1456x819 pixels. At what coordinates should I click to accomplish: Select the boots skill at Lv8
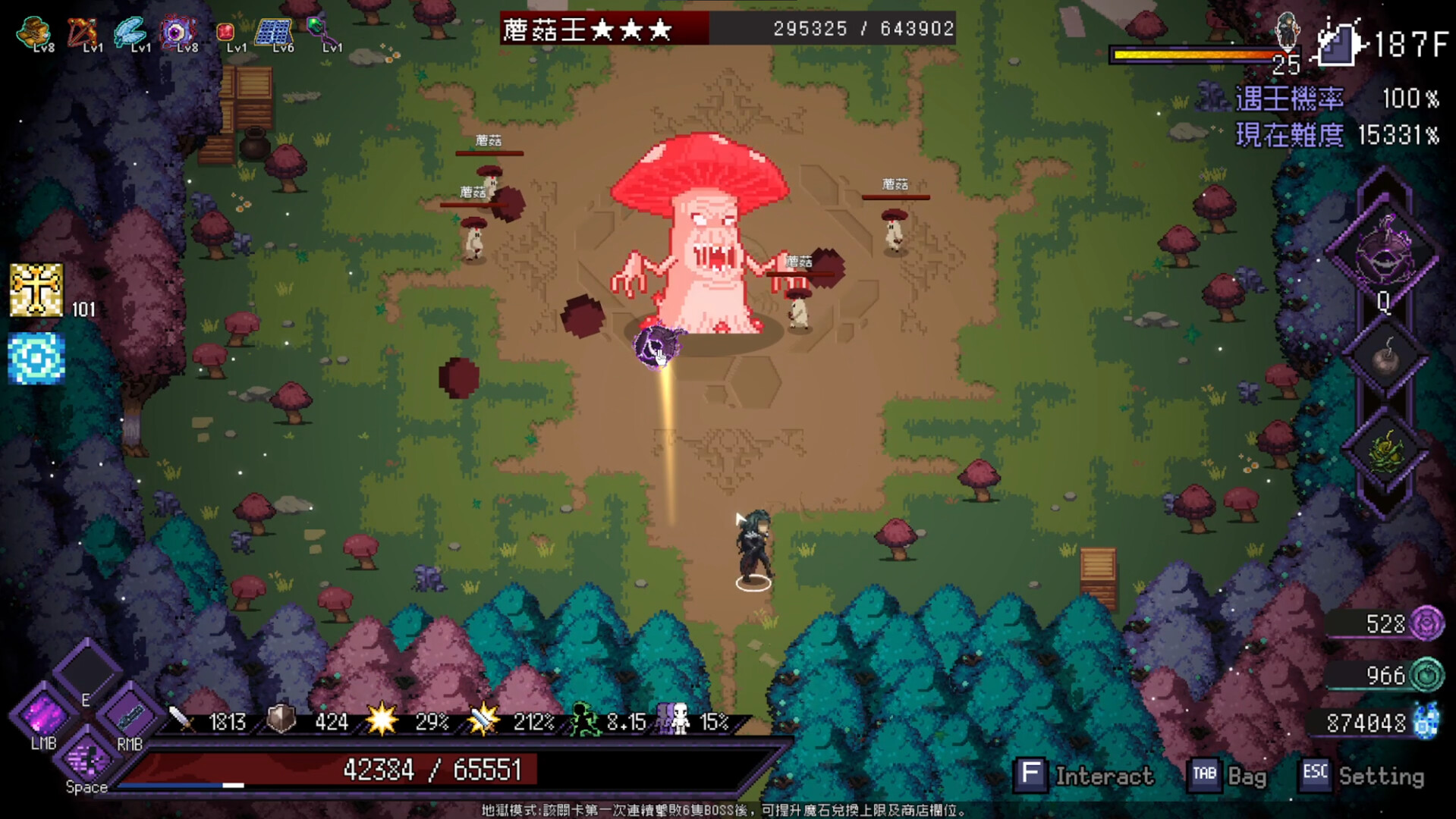point(33,30)
